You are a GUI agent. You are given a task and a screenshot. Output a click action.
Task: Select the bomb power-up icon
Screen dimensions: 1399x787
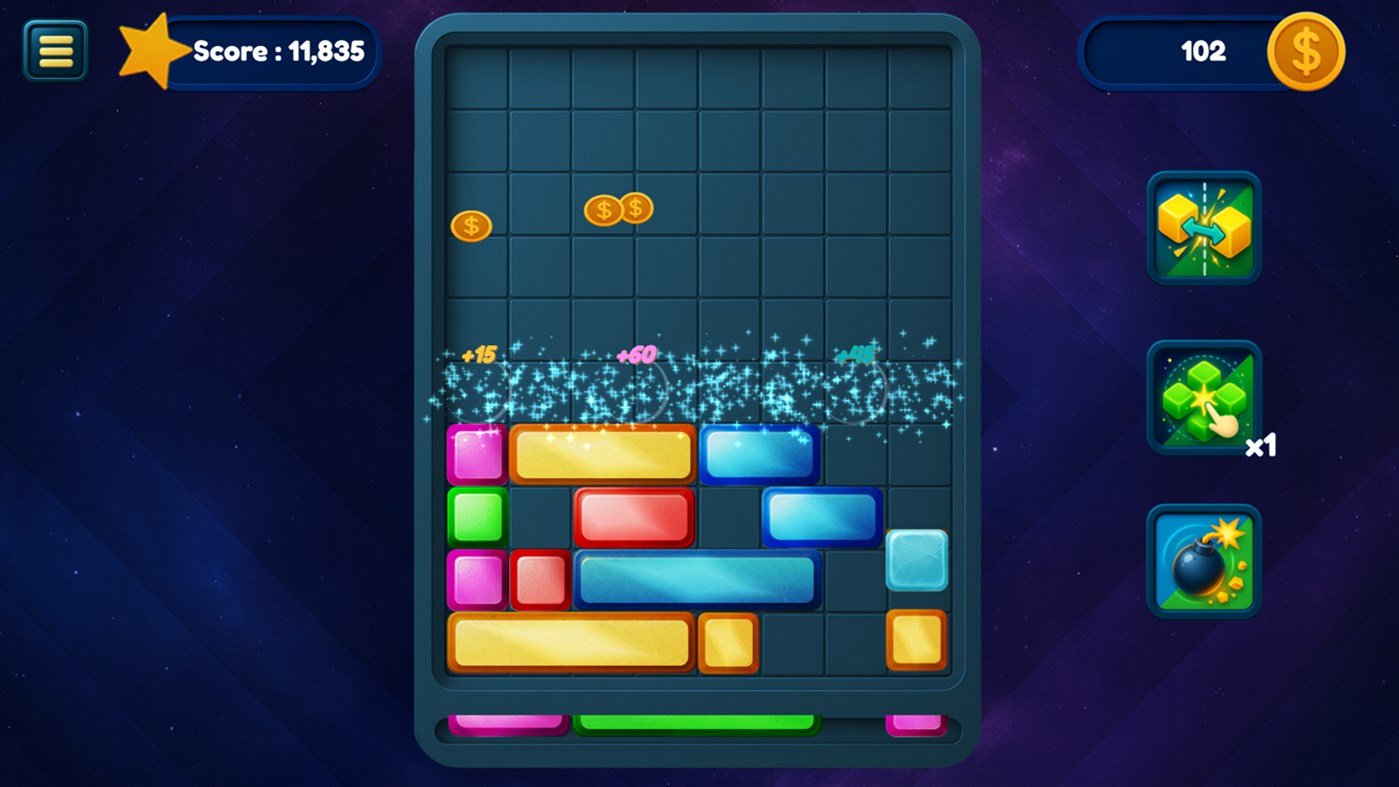(x=1203, y=560)
